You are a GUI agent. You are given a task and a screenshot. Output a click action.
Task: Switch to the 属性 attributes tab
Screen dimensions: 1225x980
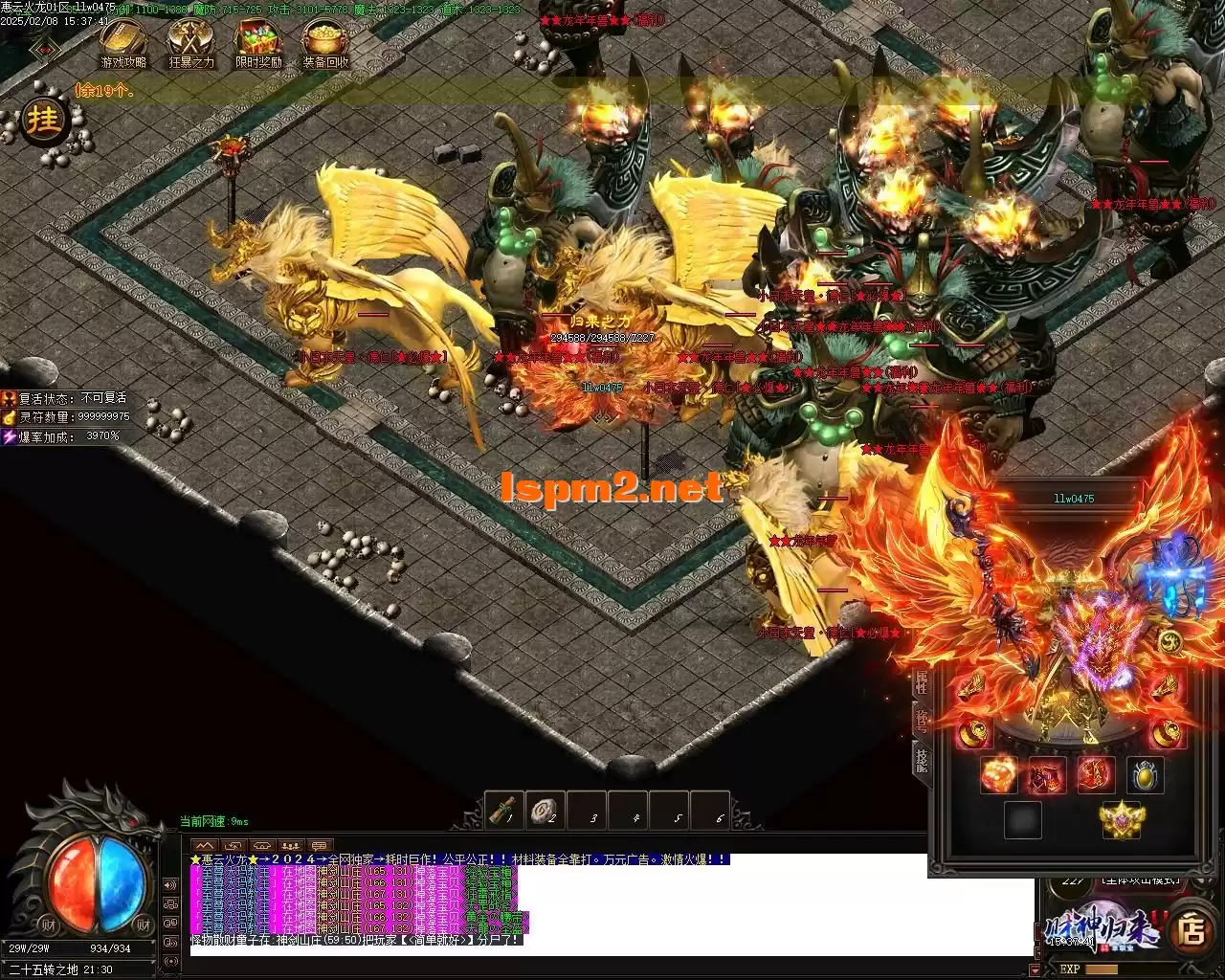[921, 683]
